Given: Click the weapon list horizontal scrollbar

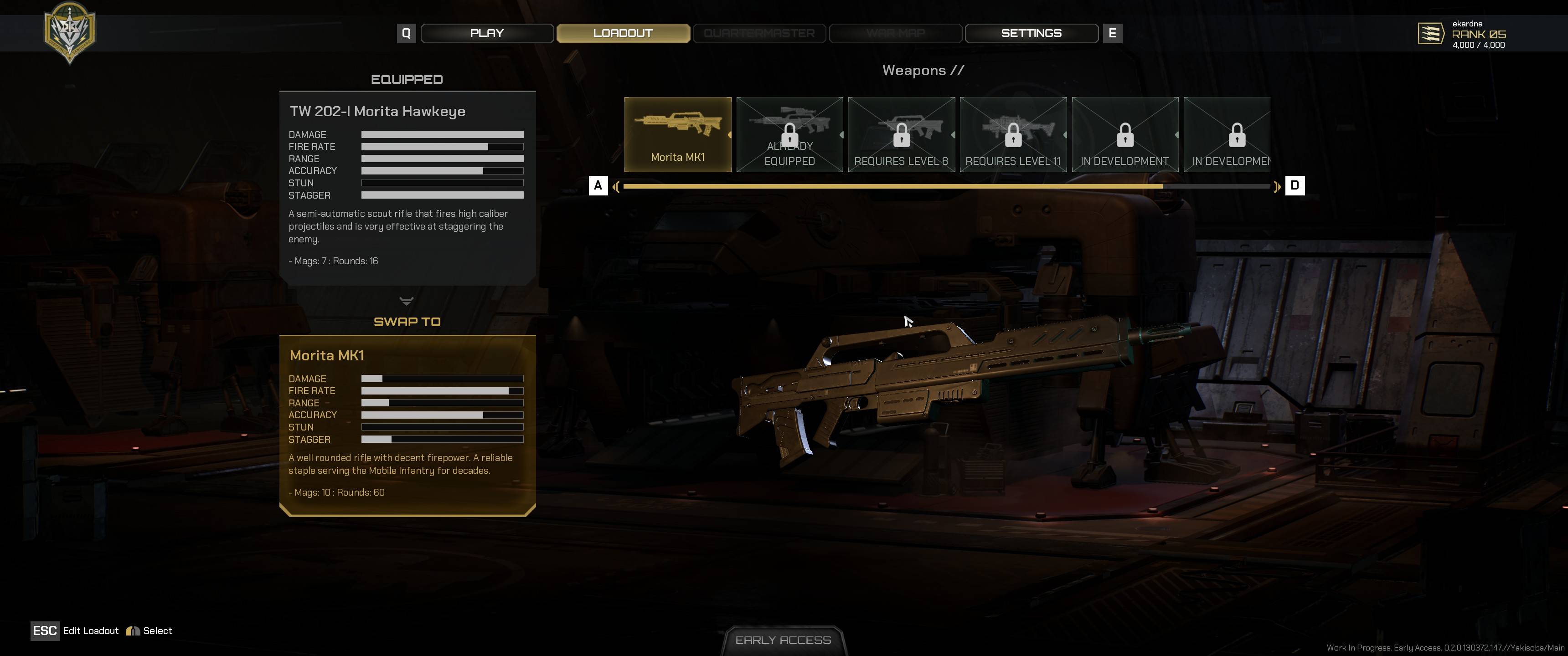Looking at the screenshot, I should 947,186.
